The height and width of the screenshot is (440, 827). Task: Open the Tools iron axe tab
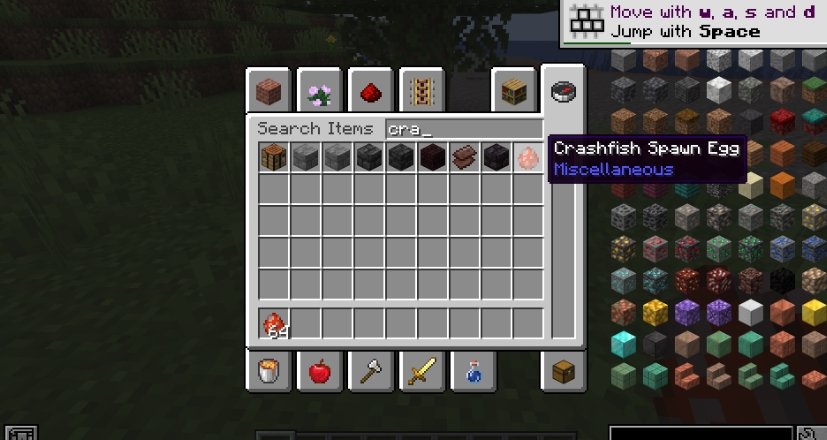coord(371,372)
